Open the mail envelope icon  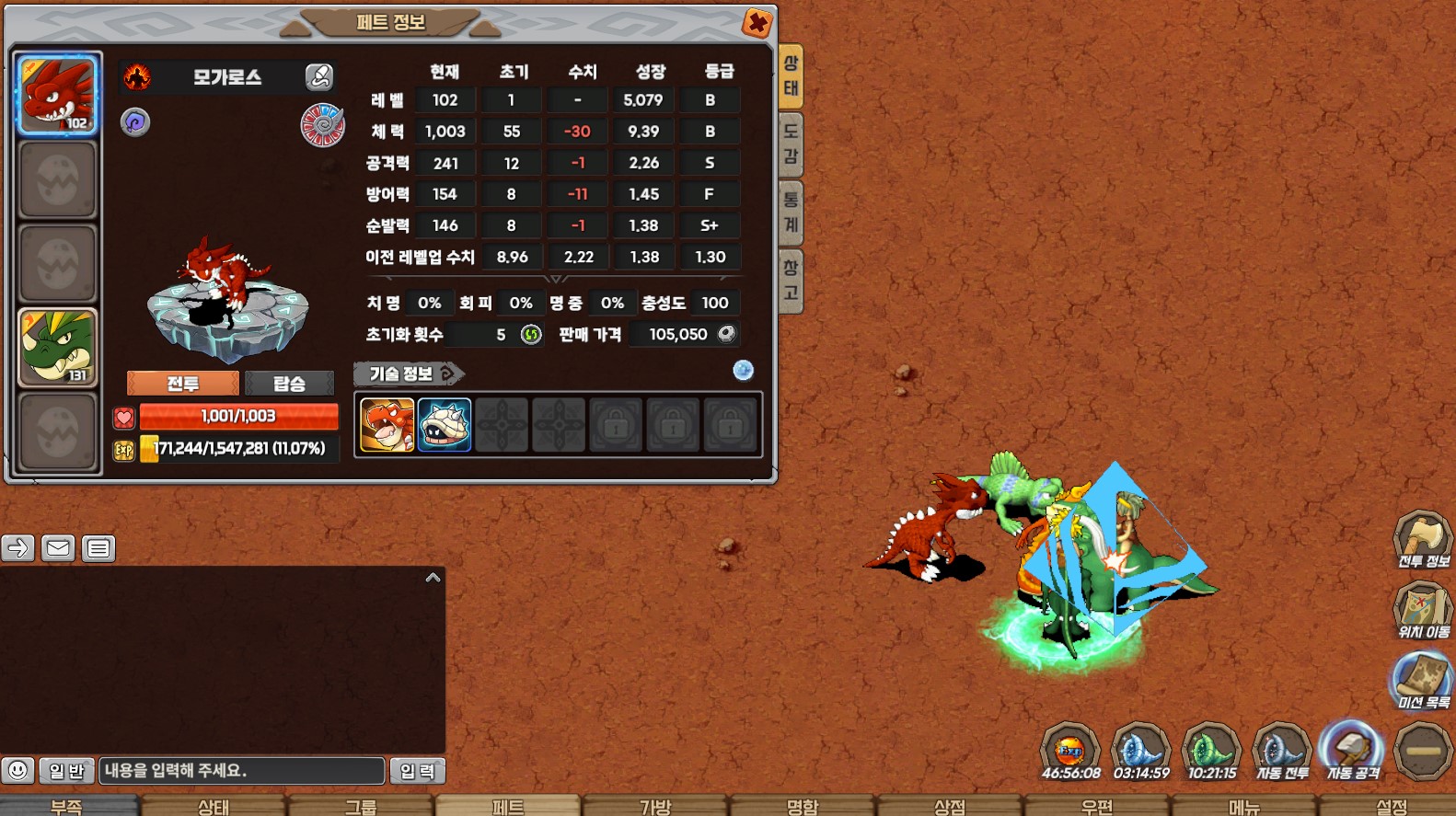[58, 548]
